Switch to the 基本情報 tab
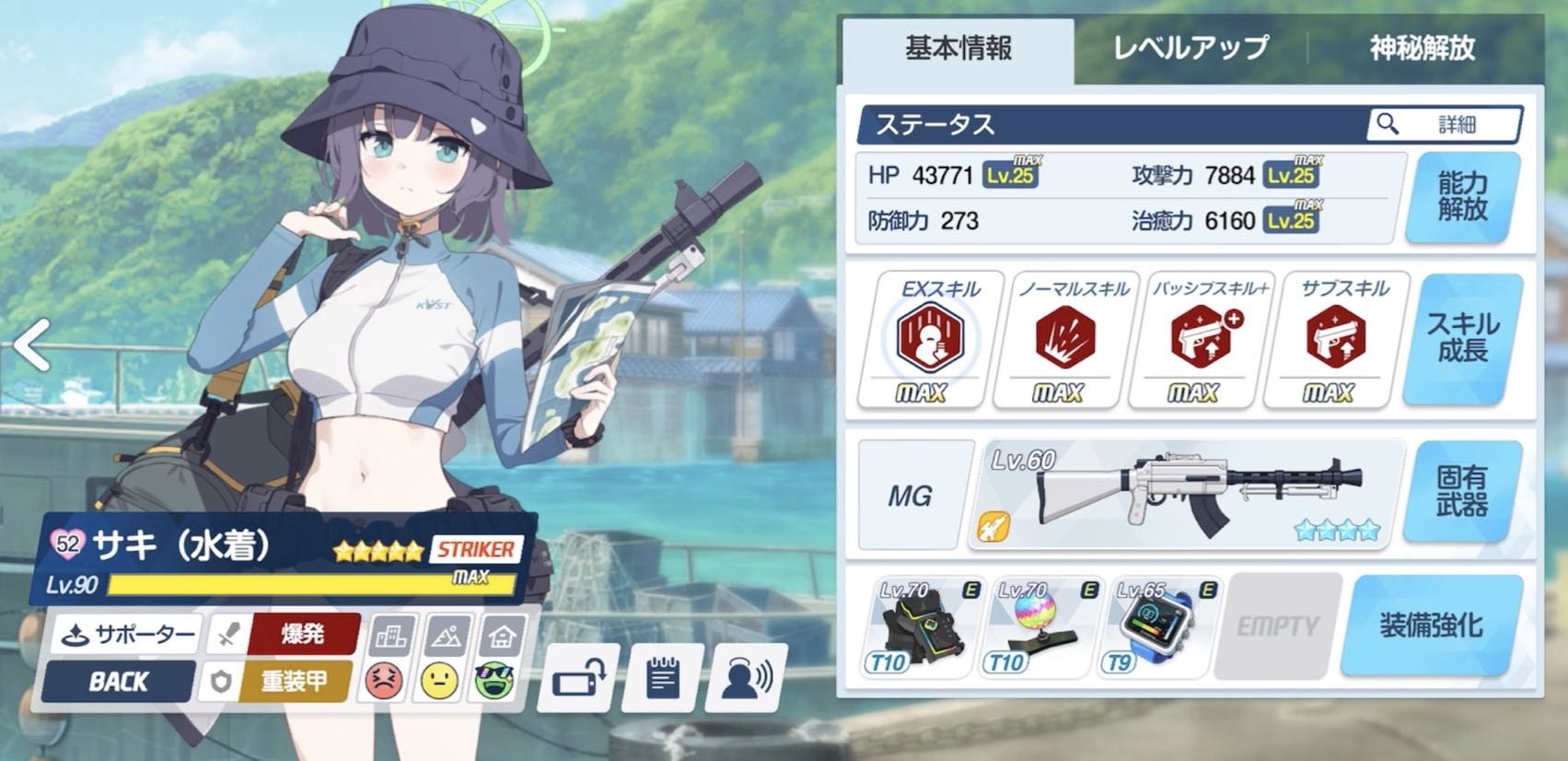The image size is (1568, 761). click(x=958, y=49)
